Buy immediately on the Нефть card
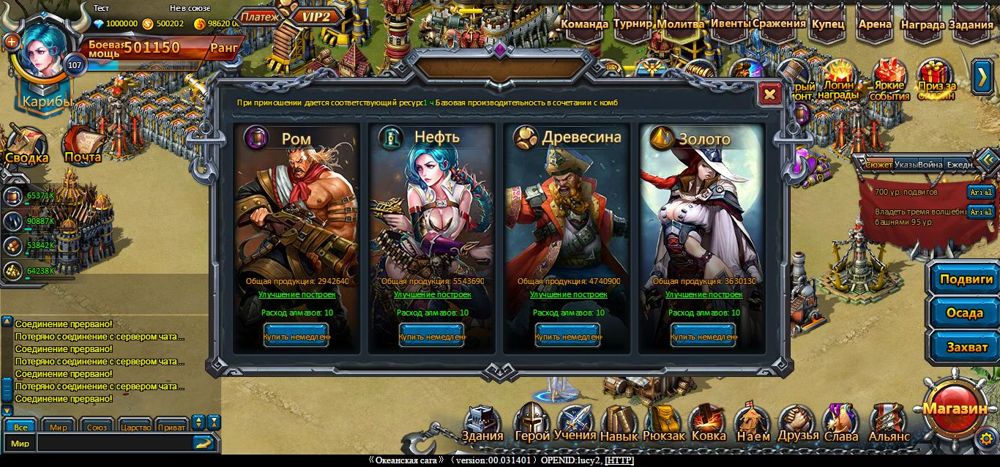 click(432, 336)
